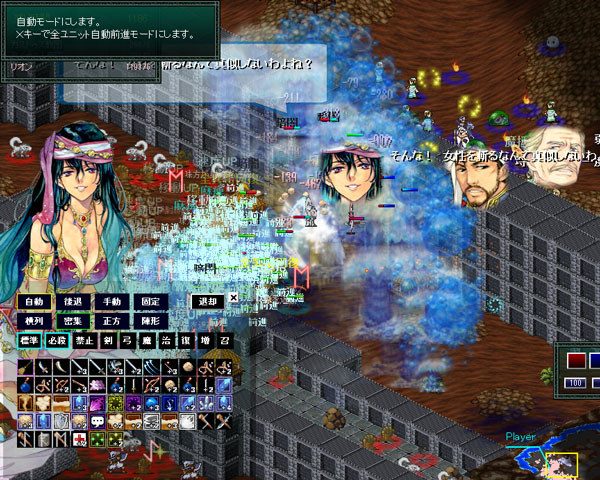600x480 pixels.
Task: Choose the 正方 square formation
Action: (110, 321)
